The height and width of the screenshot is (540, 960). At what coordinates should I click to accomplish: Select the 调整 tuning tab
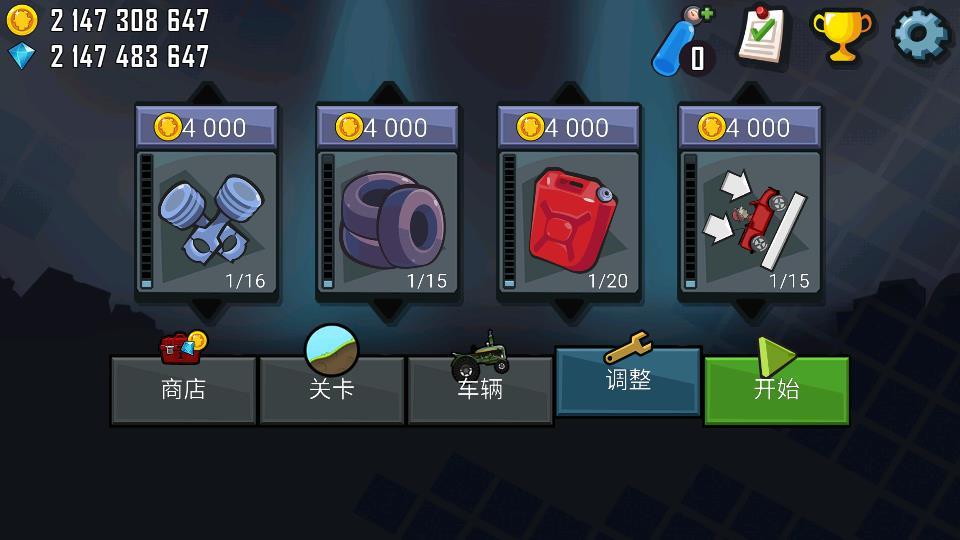point(628,380)
